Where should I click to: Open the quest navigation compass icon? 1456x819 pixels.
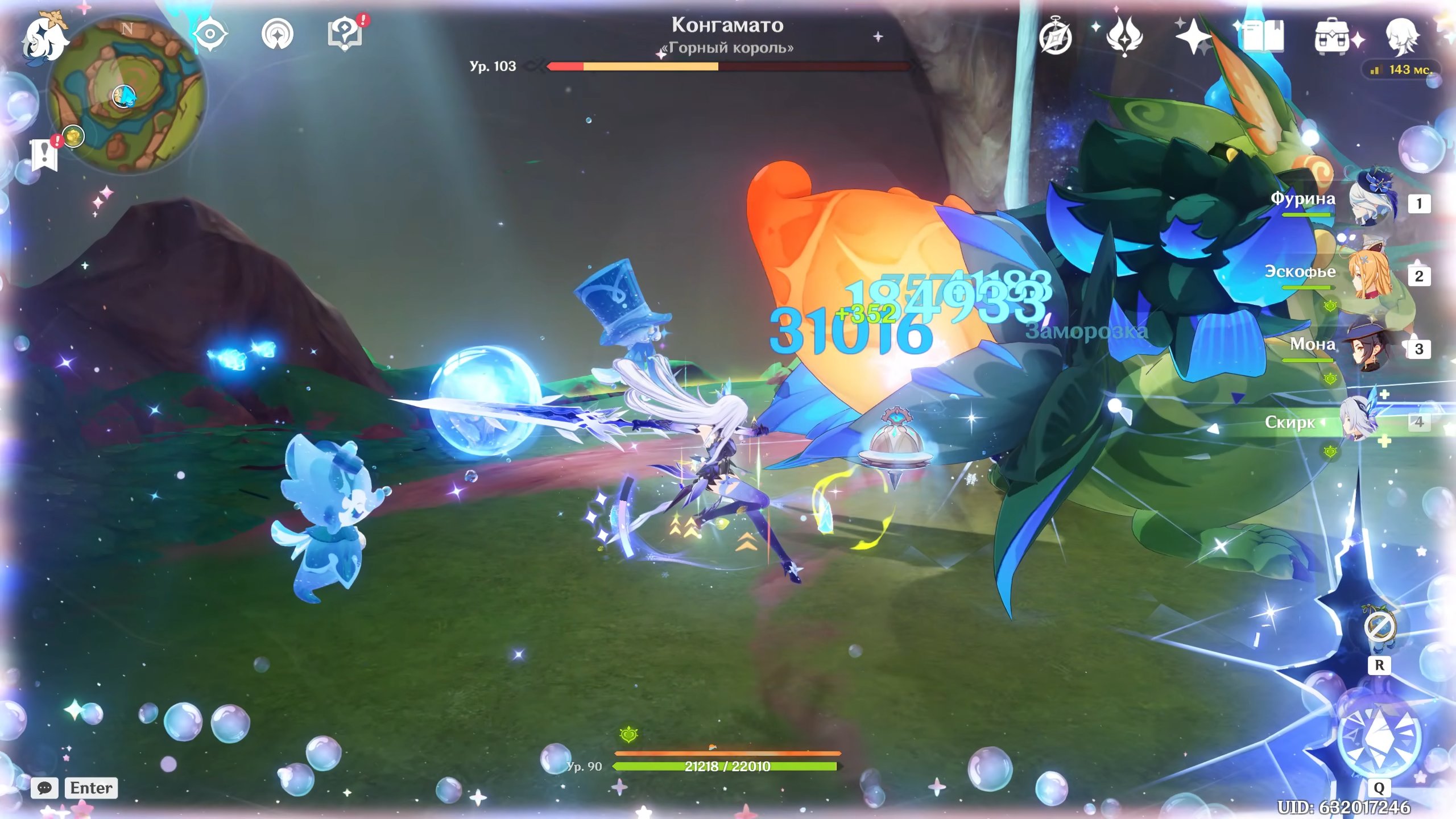[x=278, y=34]
